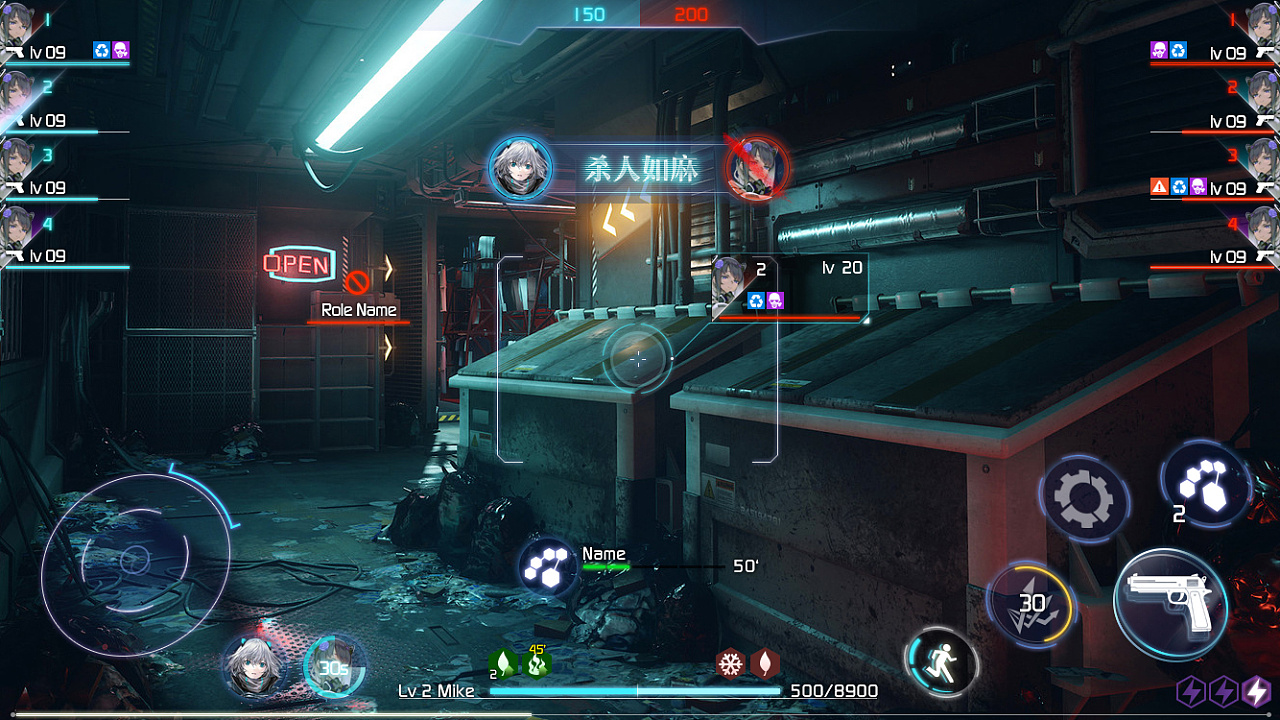Viewport: 1280px width, 720px height.
Task: Click the green leaf buff icon
Action: pyautogui.click(x=503, y=663)
